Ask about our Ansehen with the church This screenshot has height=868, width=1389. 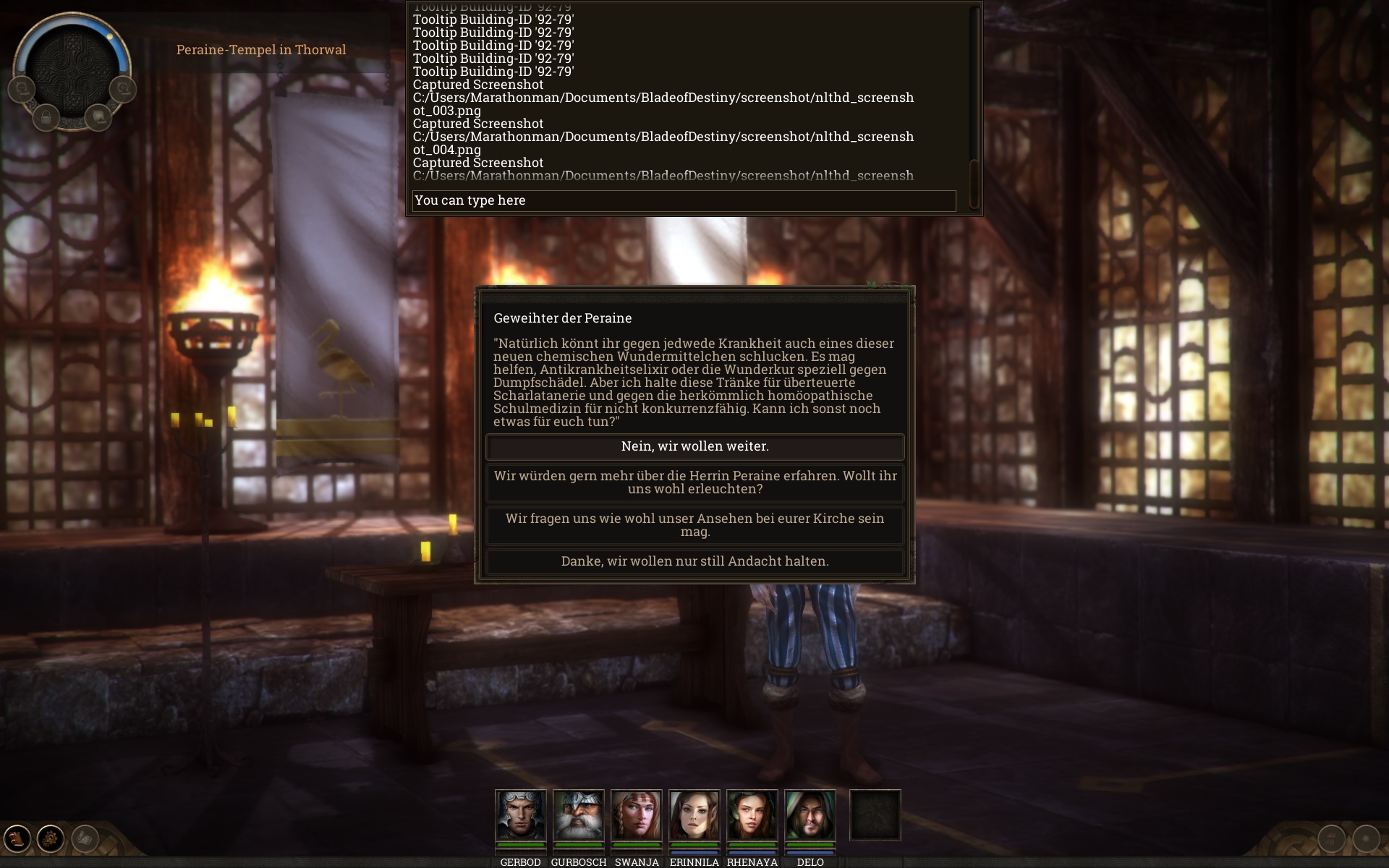click(x=694, y=525)
